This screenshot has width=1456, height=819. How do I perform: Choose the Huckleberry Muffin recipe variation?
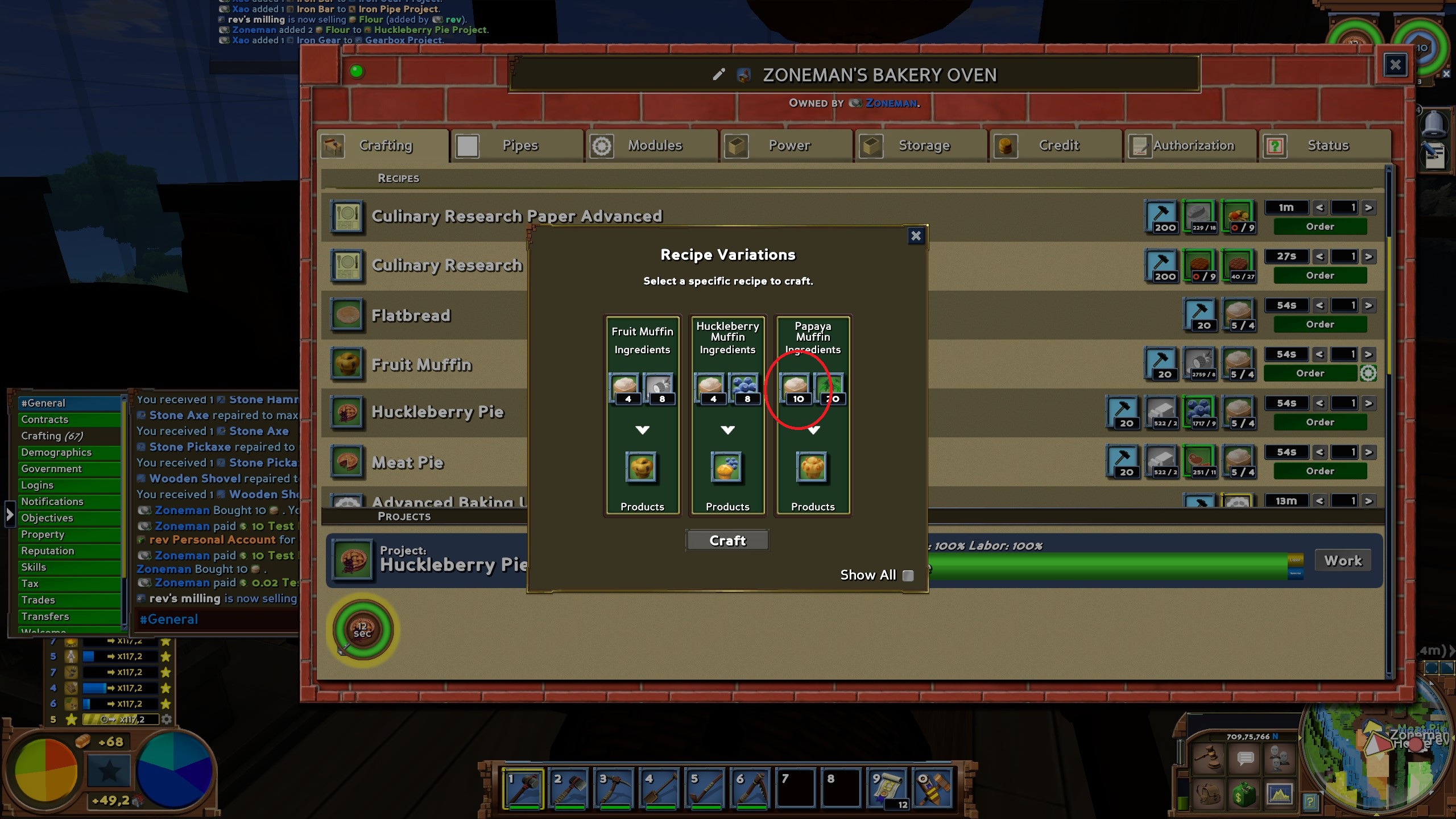[727, 415]
